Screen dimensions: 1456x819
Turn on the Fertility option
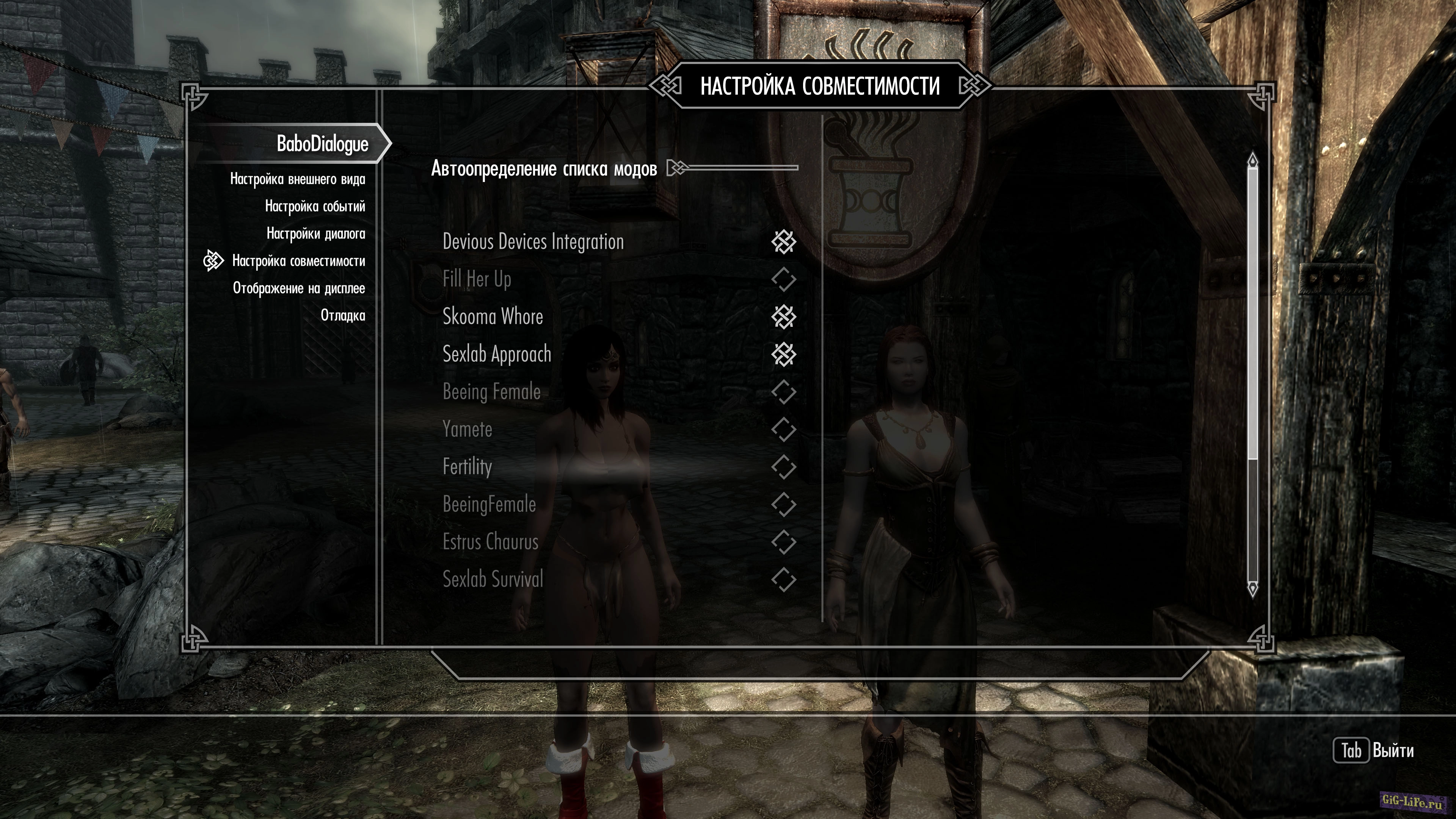click(x=783, y=467)
